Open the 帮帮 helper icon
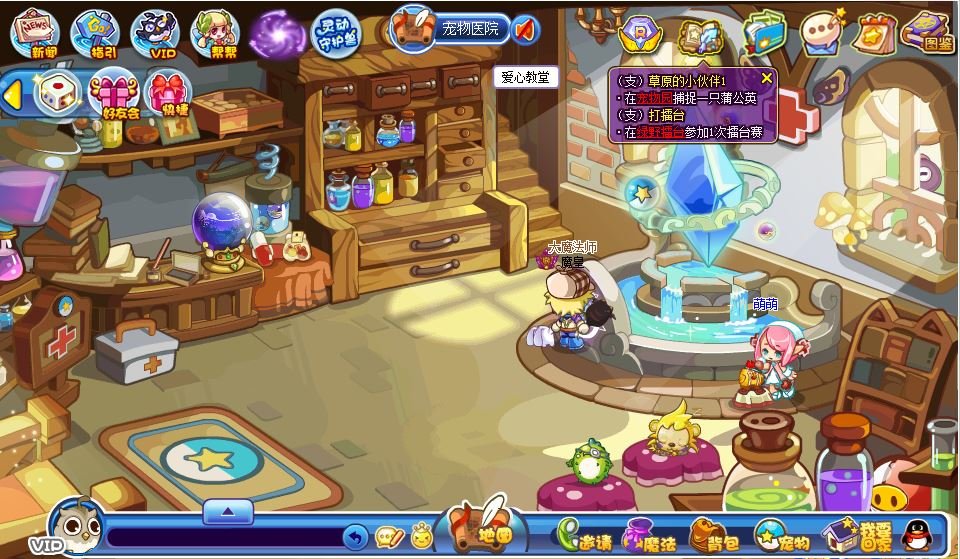The height and width of the screenshot is (559, 960). 214,33
